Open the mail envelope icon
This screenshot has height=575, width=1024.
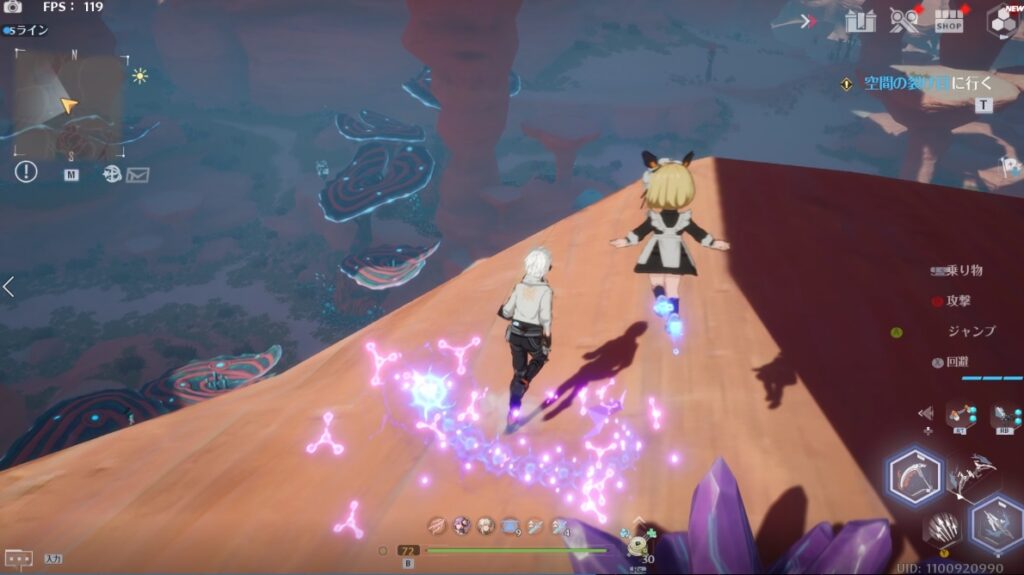pyautogui.click(x=137, y=175)
